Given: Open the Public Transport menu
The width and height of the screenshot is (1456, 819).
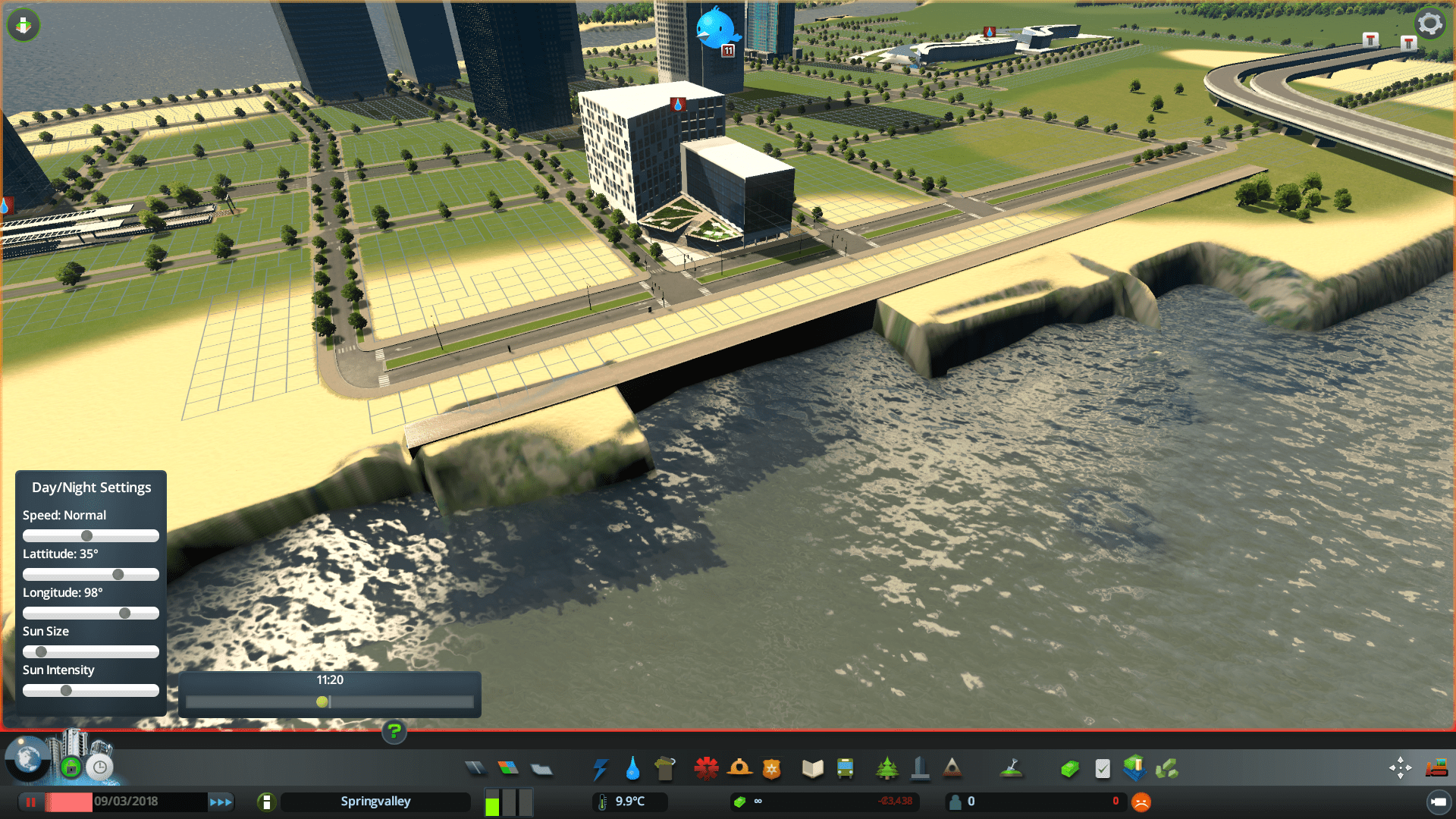Looking at the screenshot, I should click(x=845, y=768).
